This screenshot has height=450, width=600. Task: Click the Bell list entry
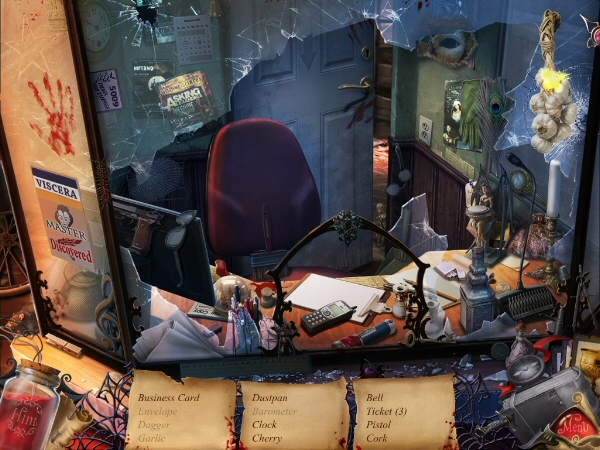click(375, 398)
